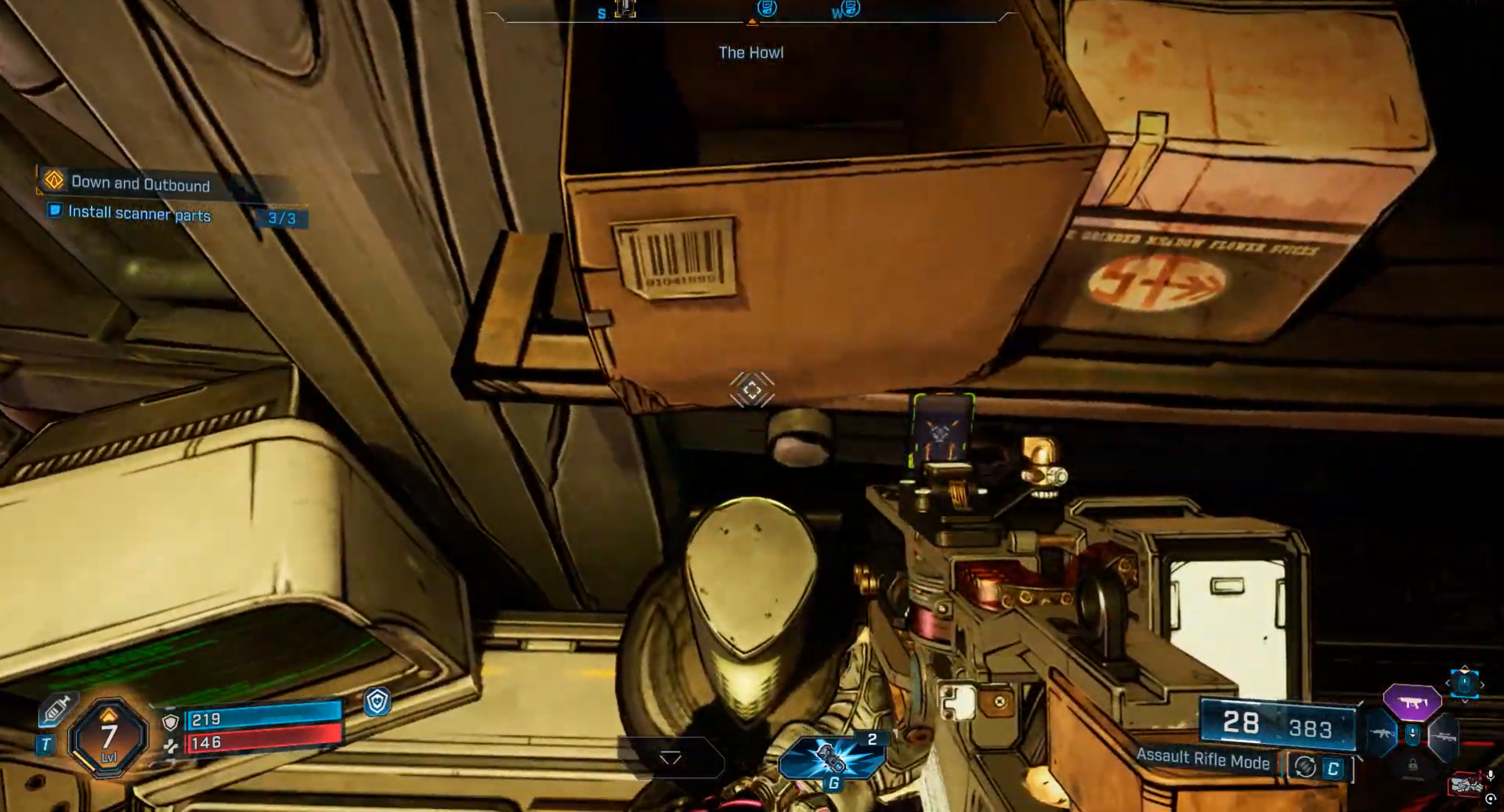Image resolution: width=1504 pixels, height=812 pixels.
Task: Click the compass objective marker beside W
Action: (x=851, y=9)
